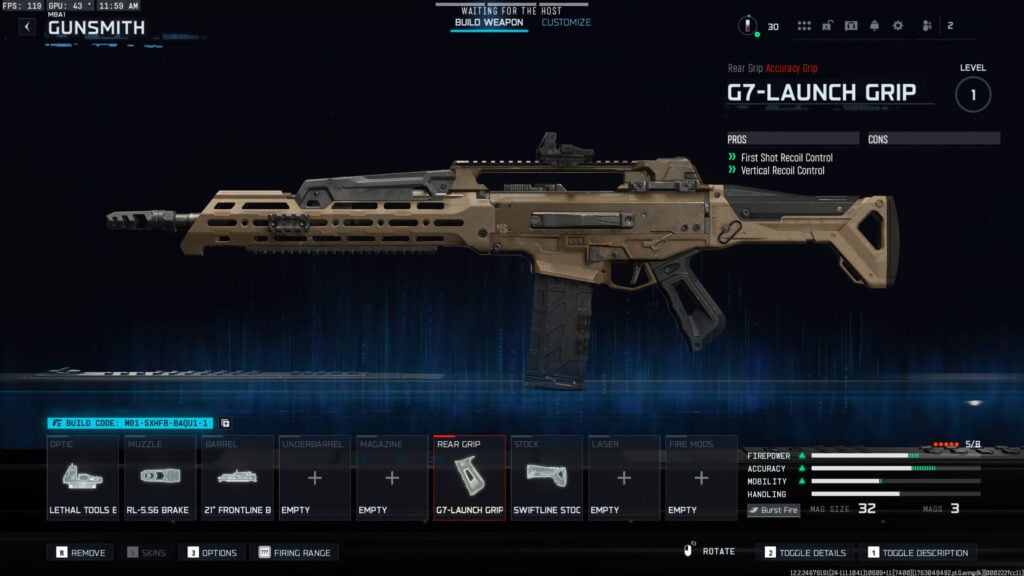The height and width of the screenshot is (576, 1024).
Task: Open the Swiftline Stock slot
Action: [546, 478]
